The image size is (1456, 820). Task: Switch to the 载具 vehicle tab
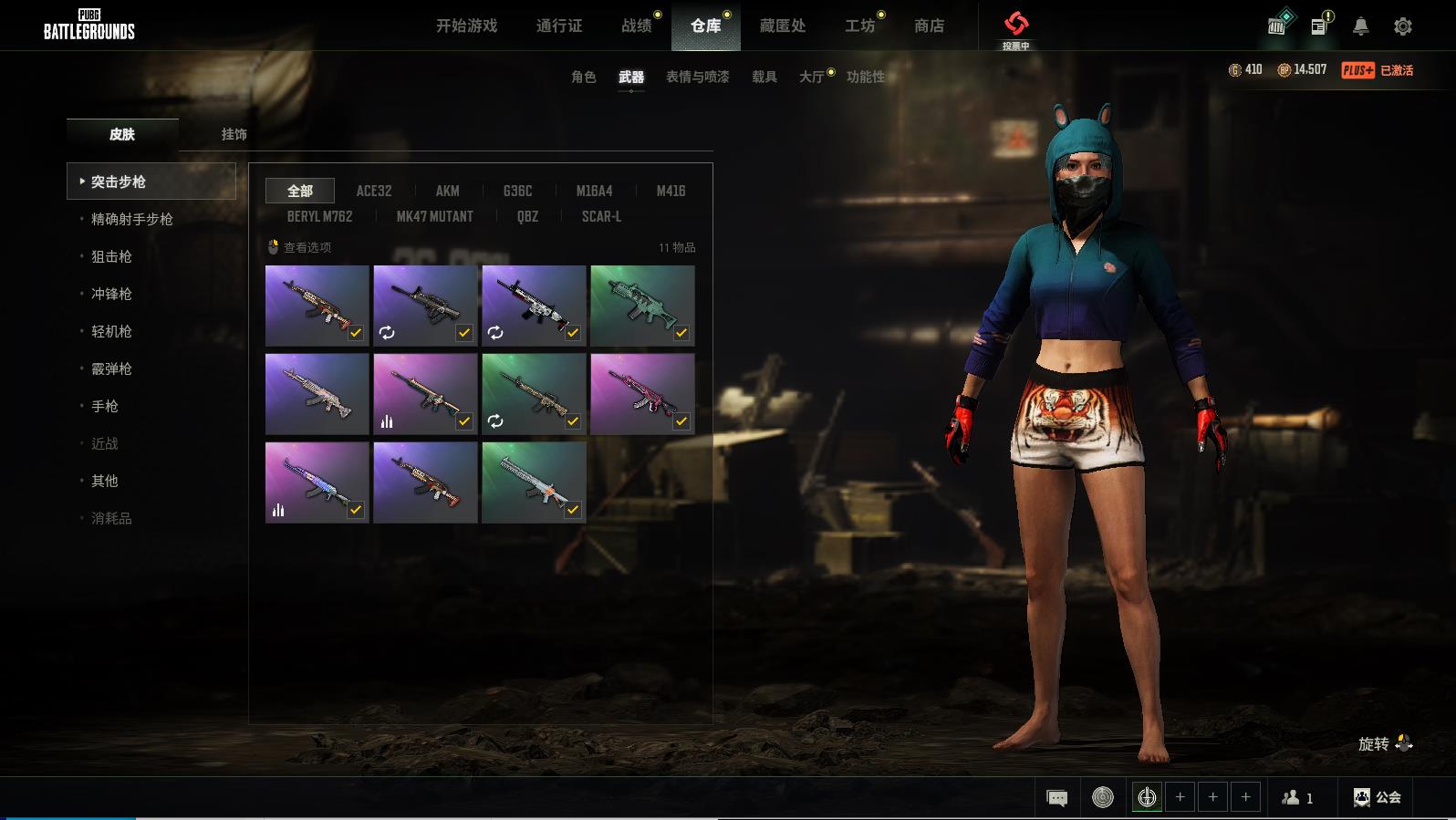pyautogui.click(x=764, y=77)
